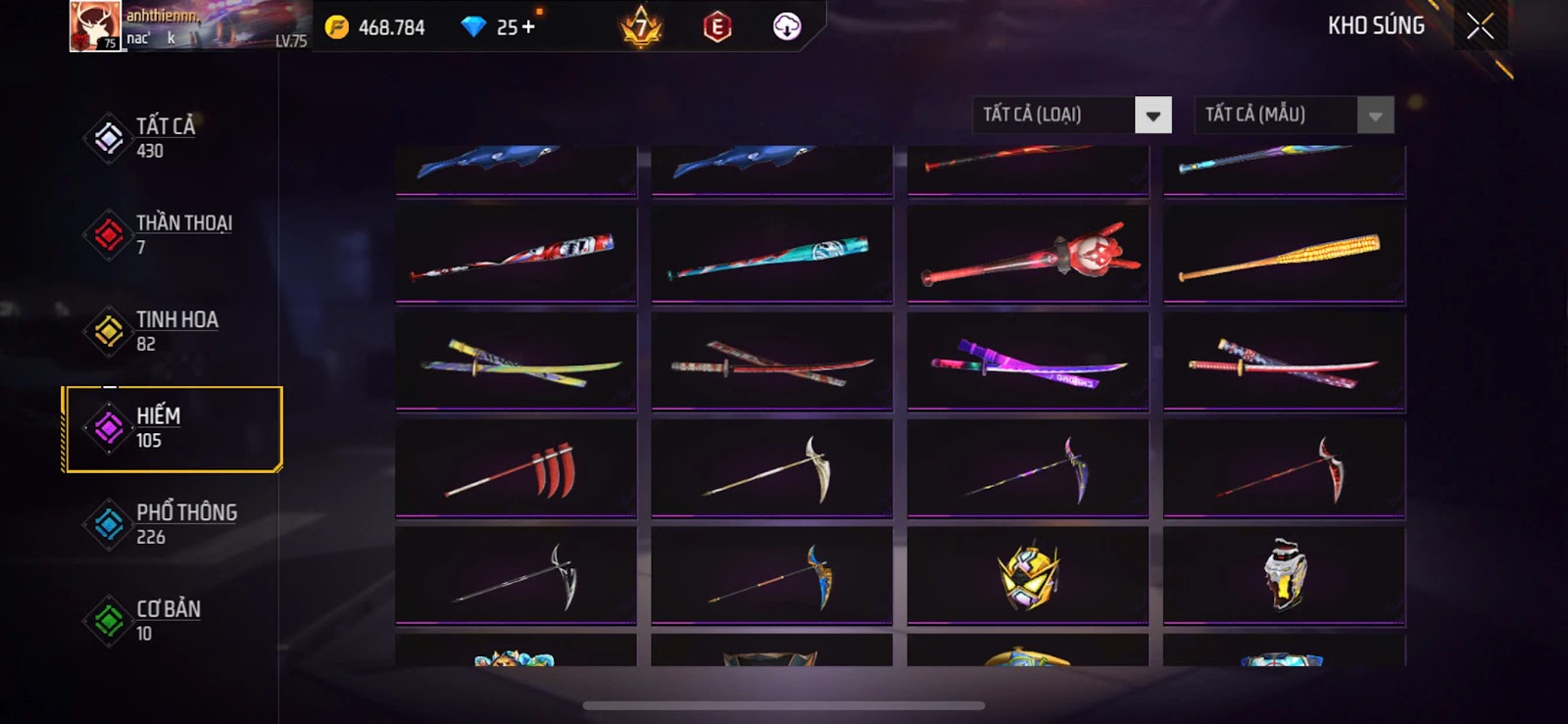Close the Kho Súng weapon screen
The image size is (1568, 724).
click(1480, 26)
